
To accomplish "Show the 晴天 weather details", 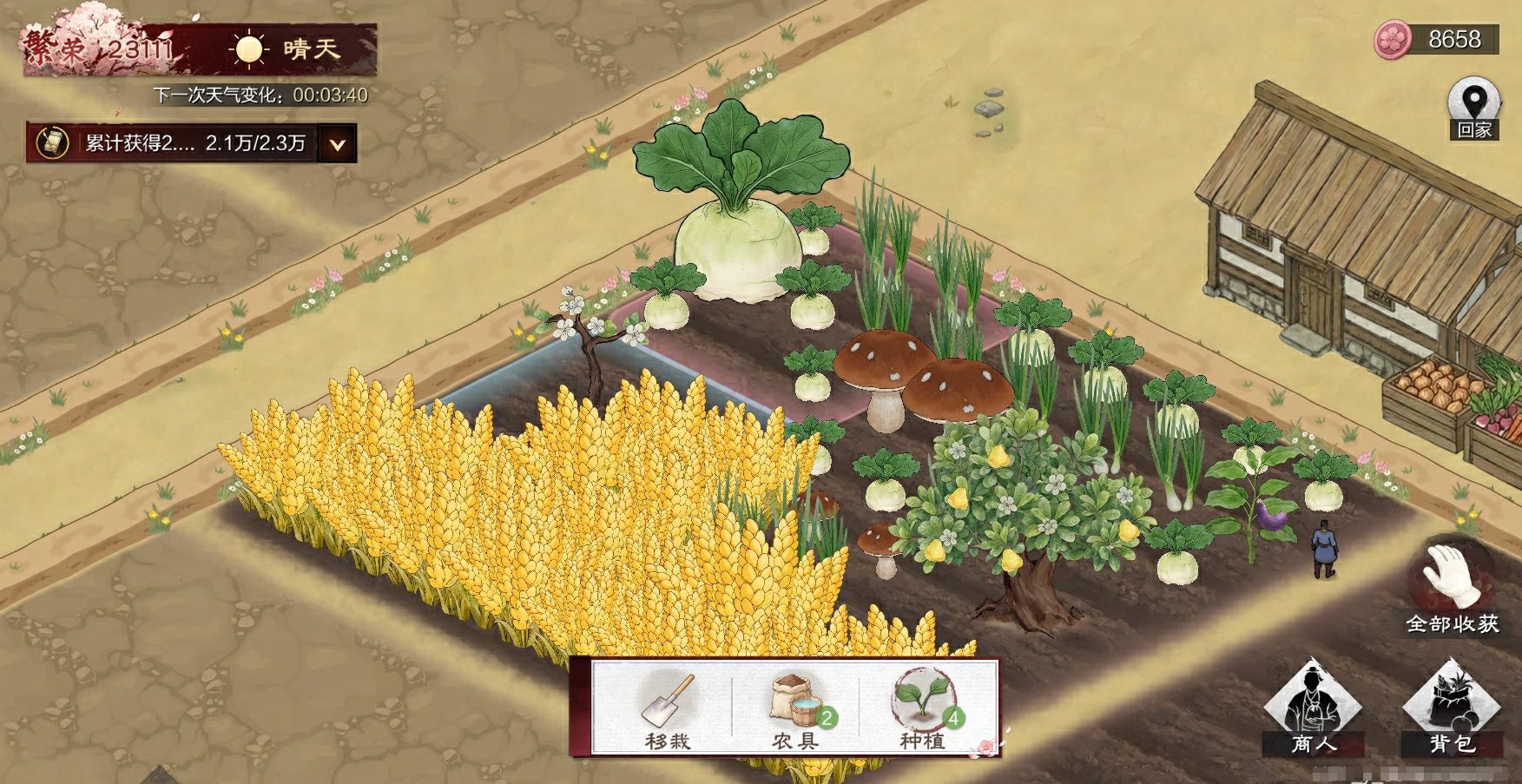I will [287, 49].
